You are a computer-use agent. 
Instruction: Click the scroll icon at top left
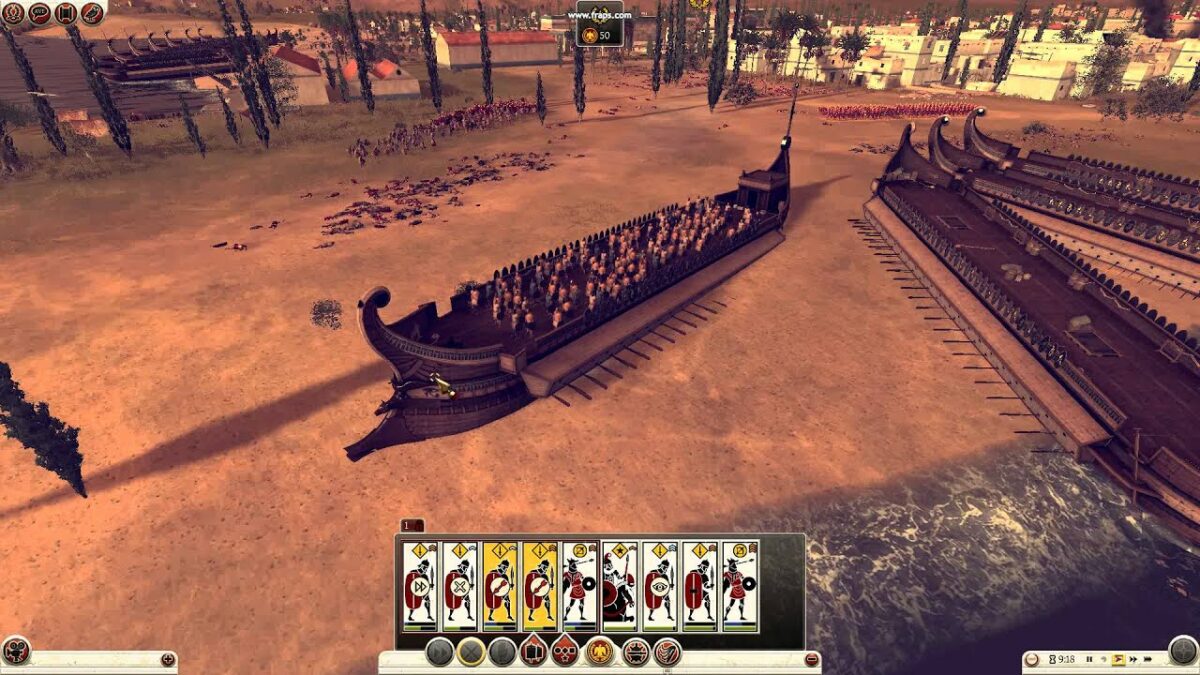pyautogui.click(x=66, y=13)
